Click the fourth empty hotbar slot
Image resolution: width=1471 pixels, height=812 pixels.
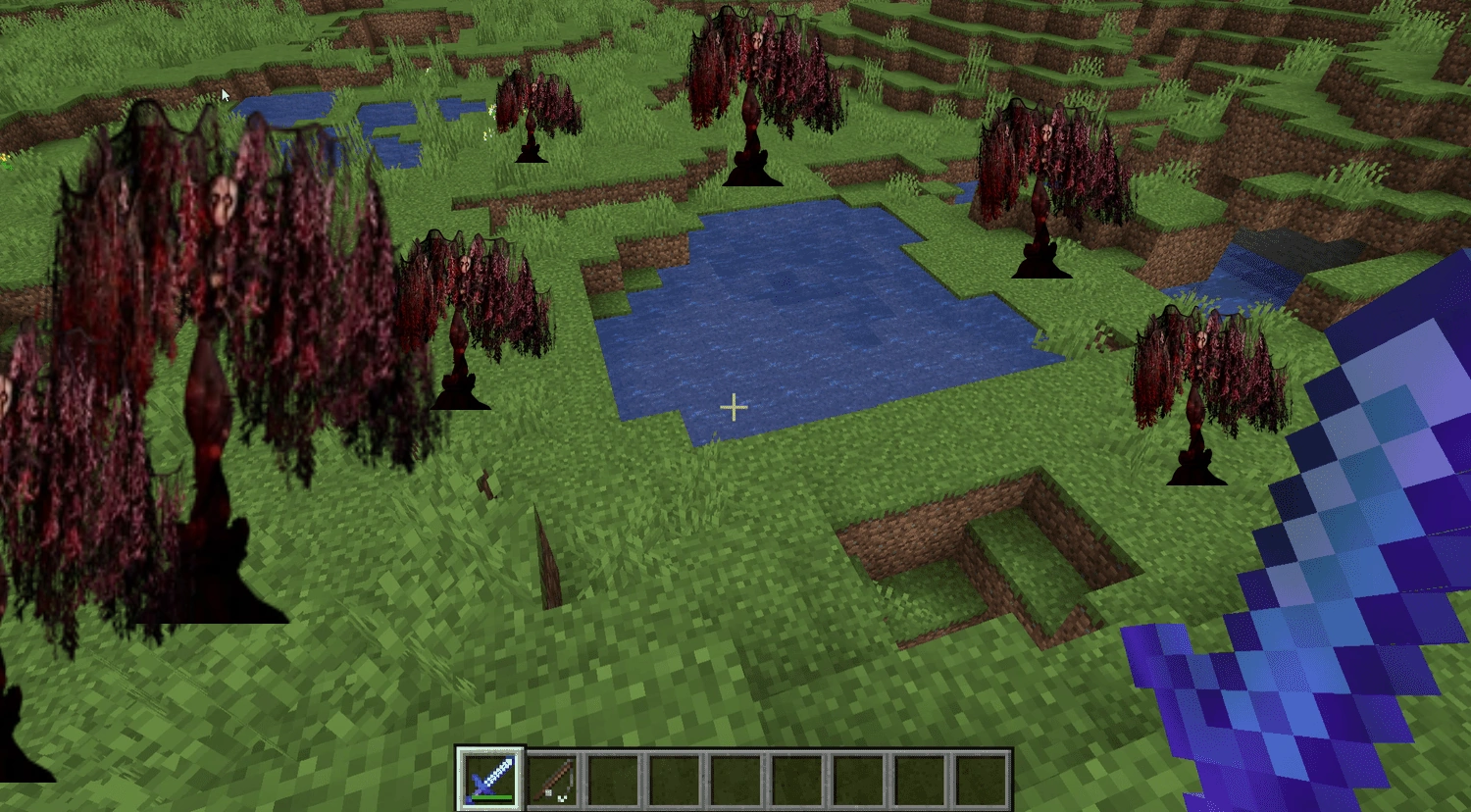click(673, 778)
